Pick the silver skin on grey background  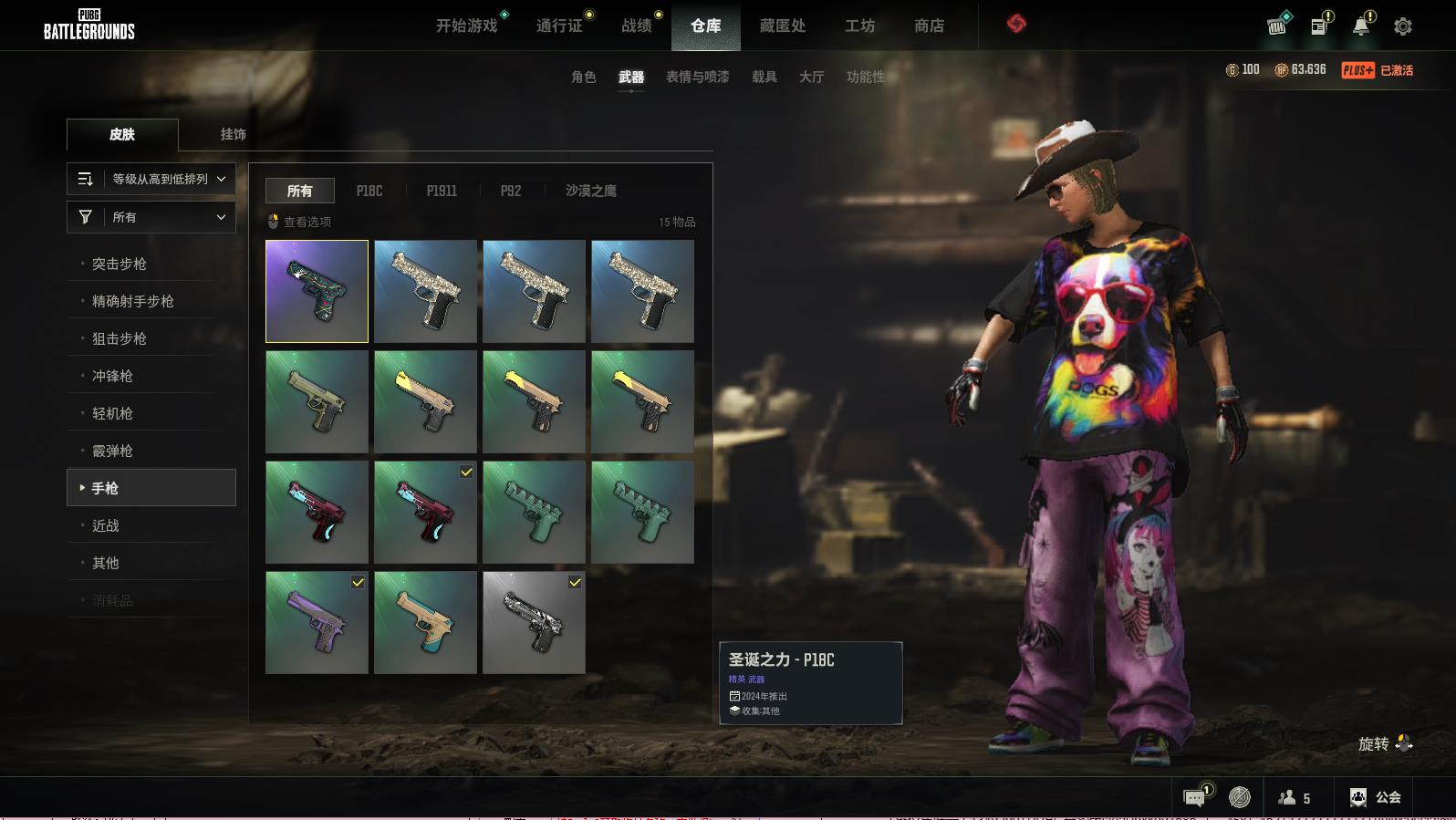(x=534, y=622)
